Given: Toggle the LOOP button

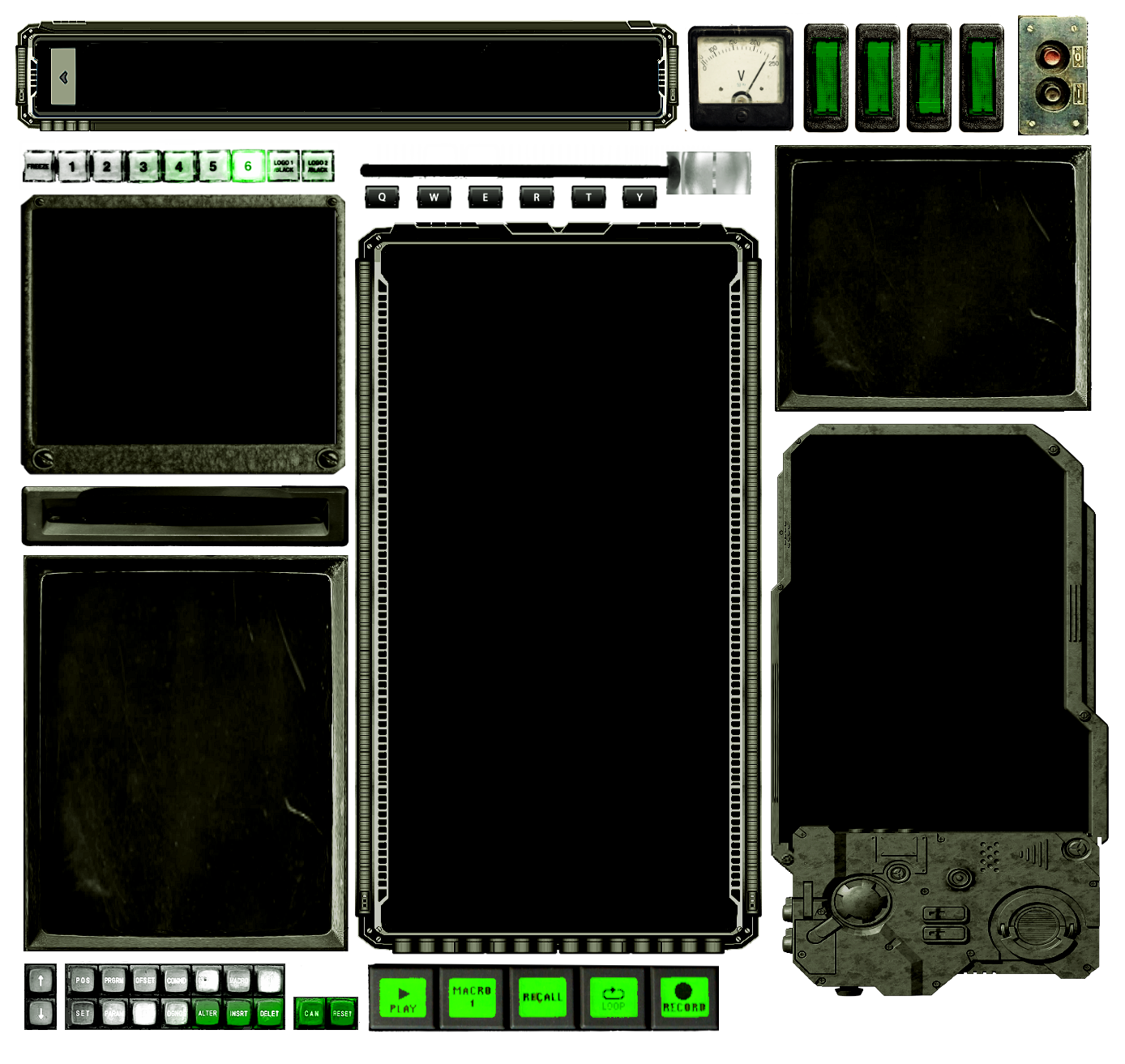Looking at the screenshot, I should [x=614, y=998].
